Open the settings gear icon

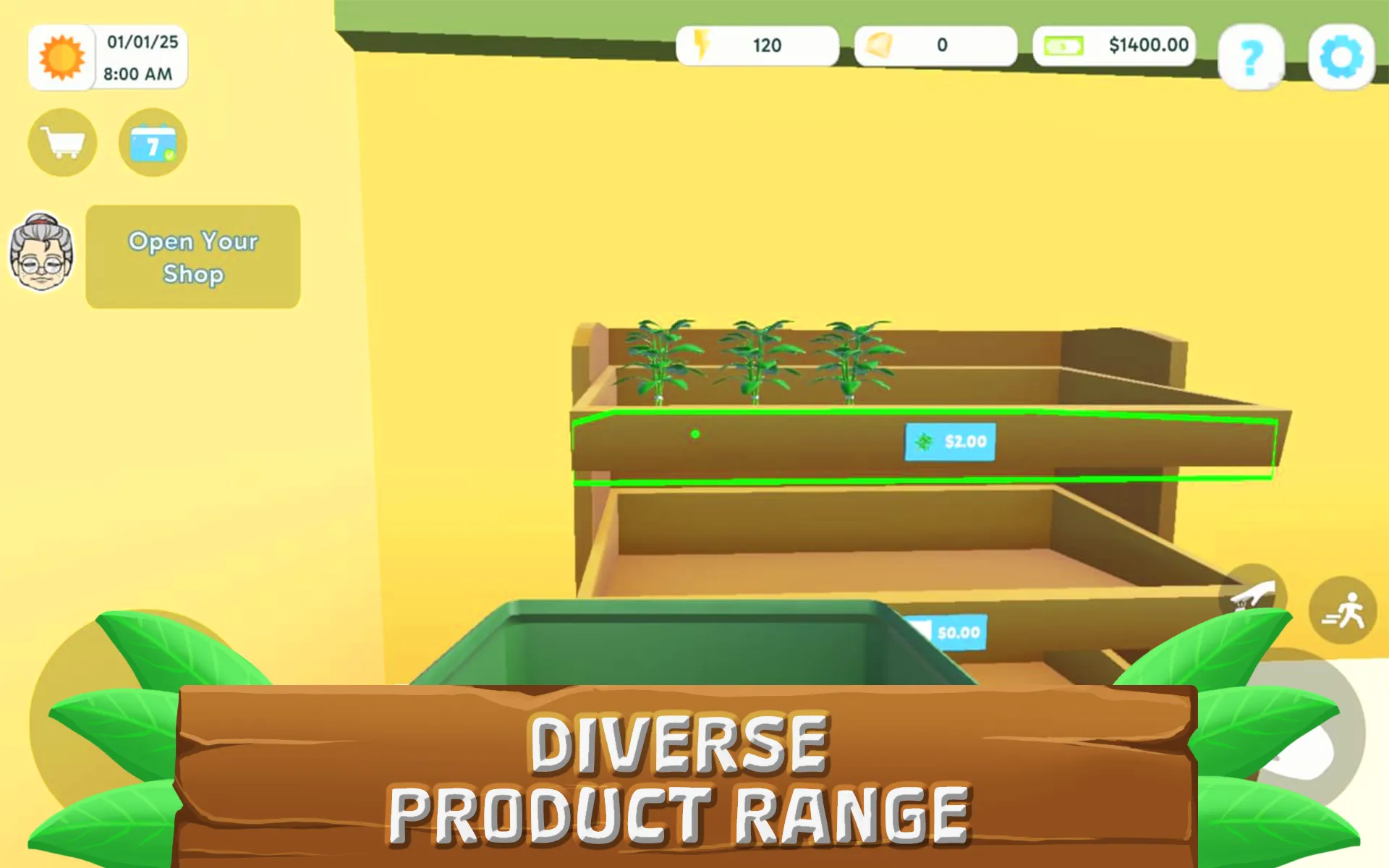tap(1342, 58)
